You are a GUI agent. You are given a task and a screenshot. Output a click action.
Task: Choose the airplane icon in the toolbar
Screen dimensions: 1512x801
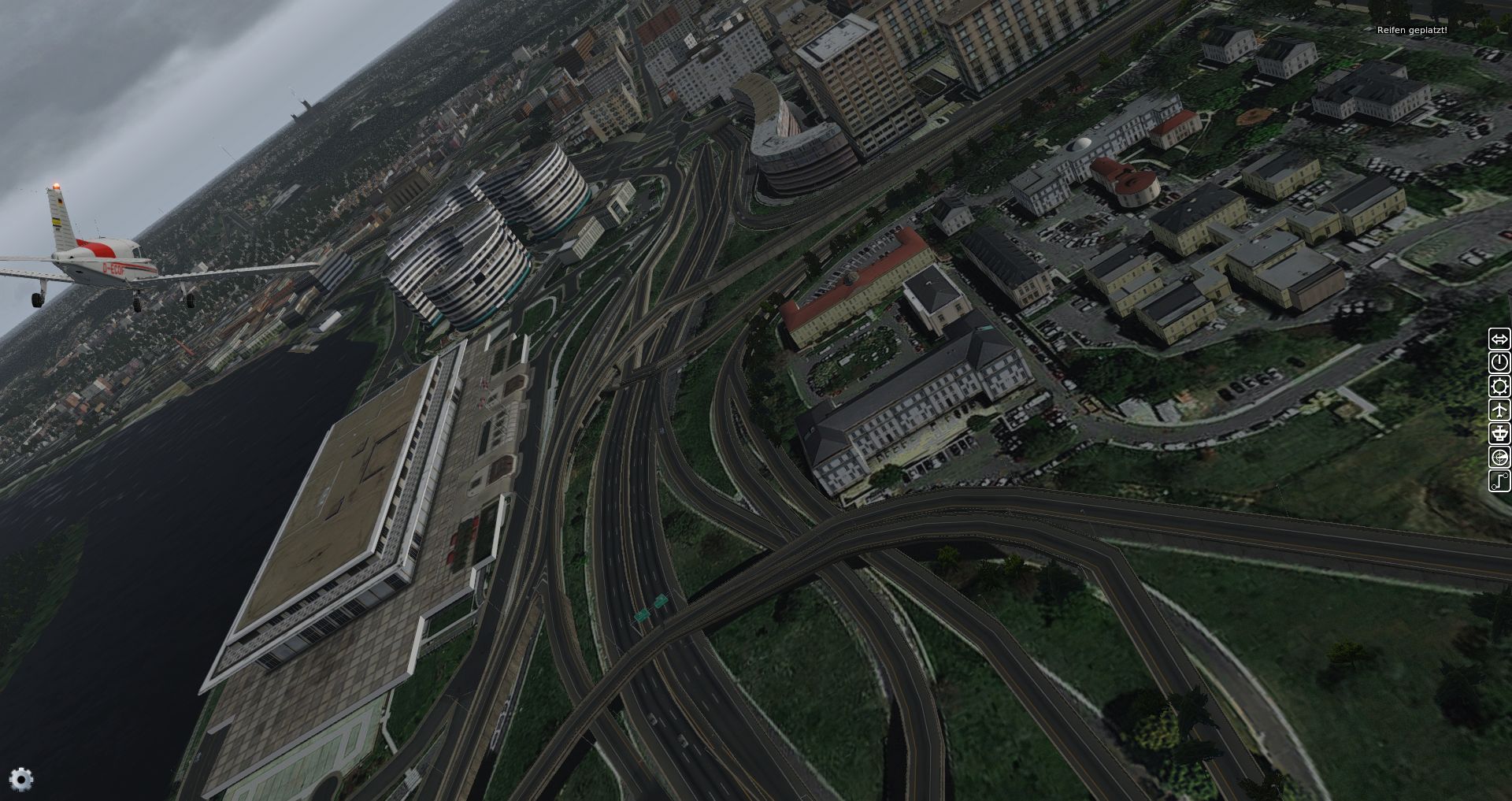pyautogui.click(x=1499, y=410)
